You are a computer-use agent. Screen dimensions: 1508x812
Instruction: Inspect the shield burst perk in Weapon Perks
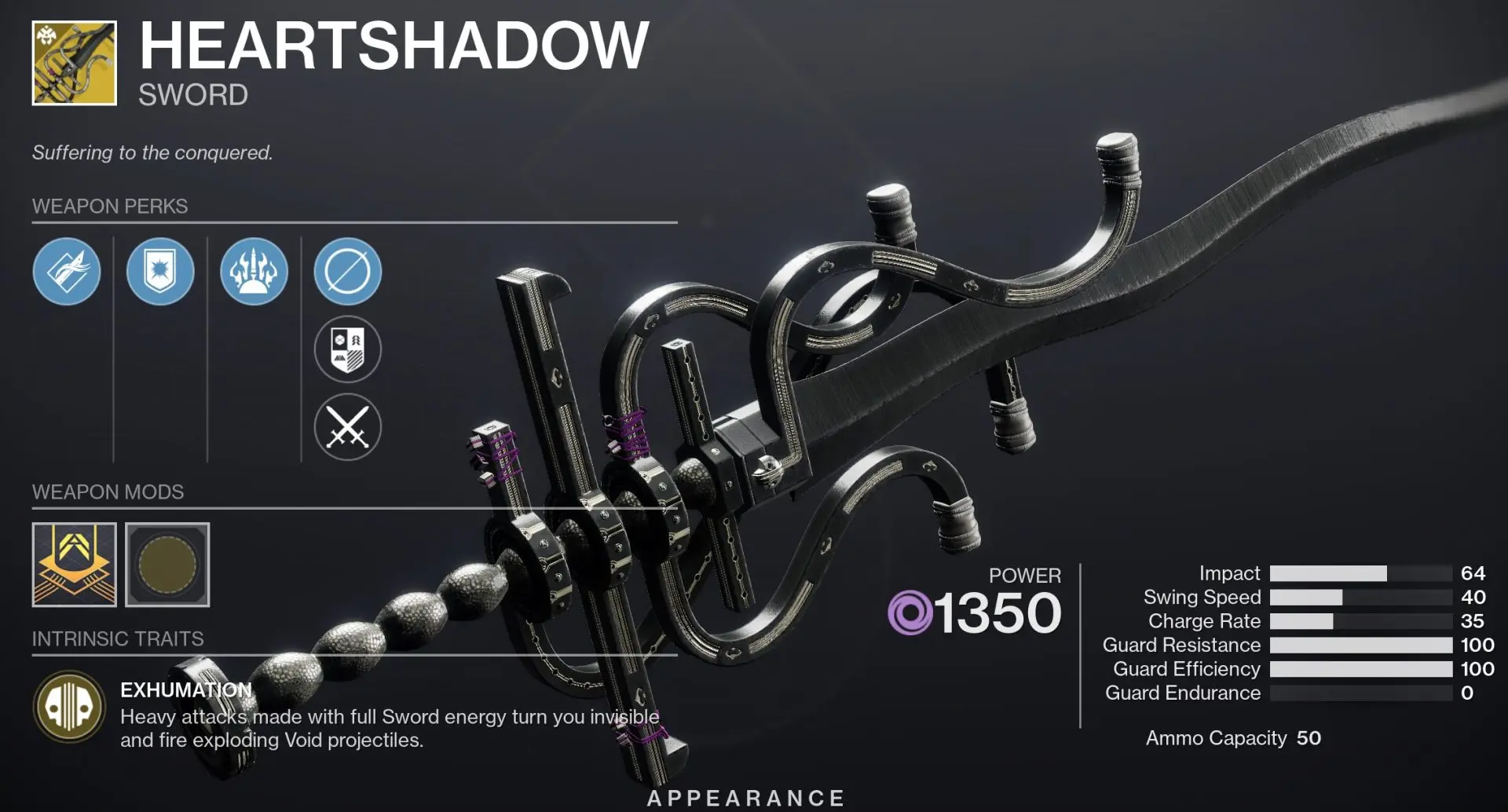(161, 271)
